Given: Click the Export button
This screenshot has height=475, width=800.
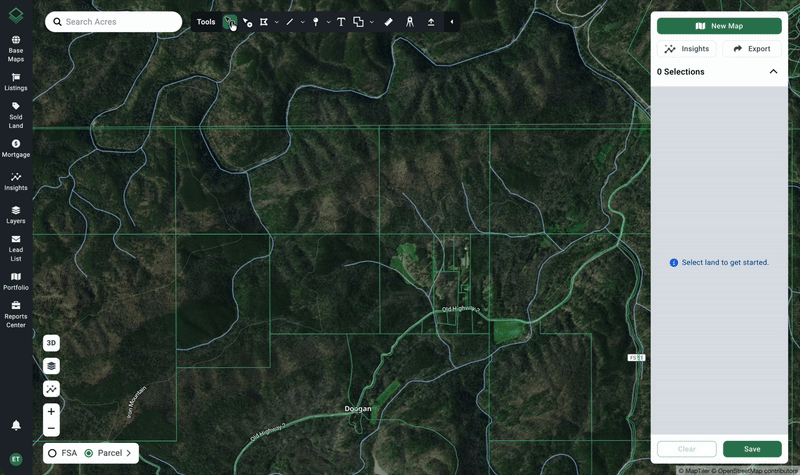Looking at the screenshot, I should [x=751, y=48].
